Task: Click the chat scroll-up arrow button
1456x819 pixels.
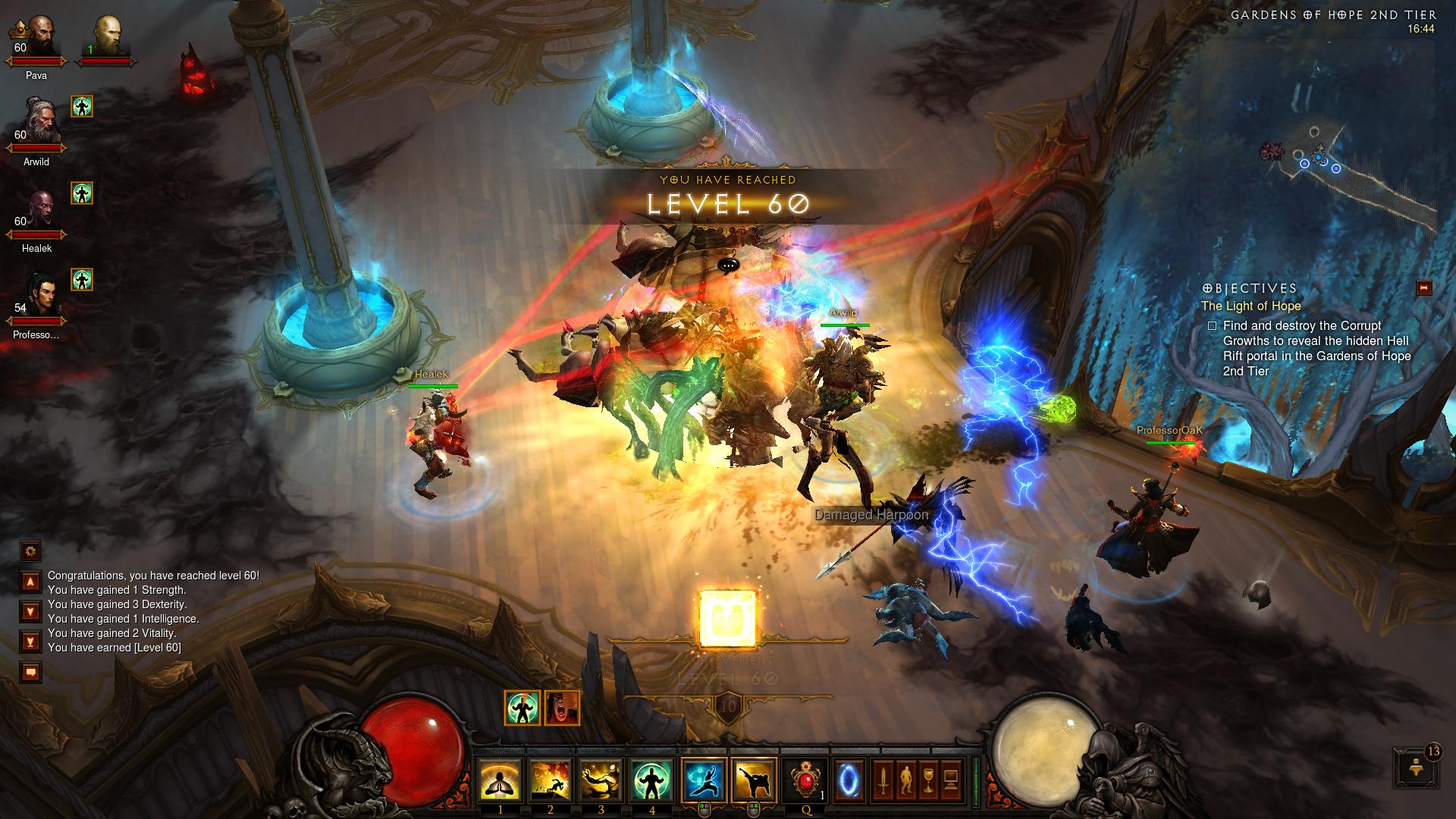Action: [x=30, y=582]
